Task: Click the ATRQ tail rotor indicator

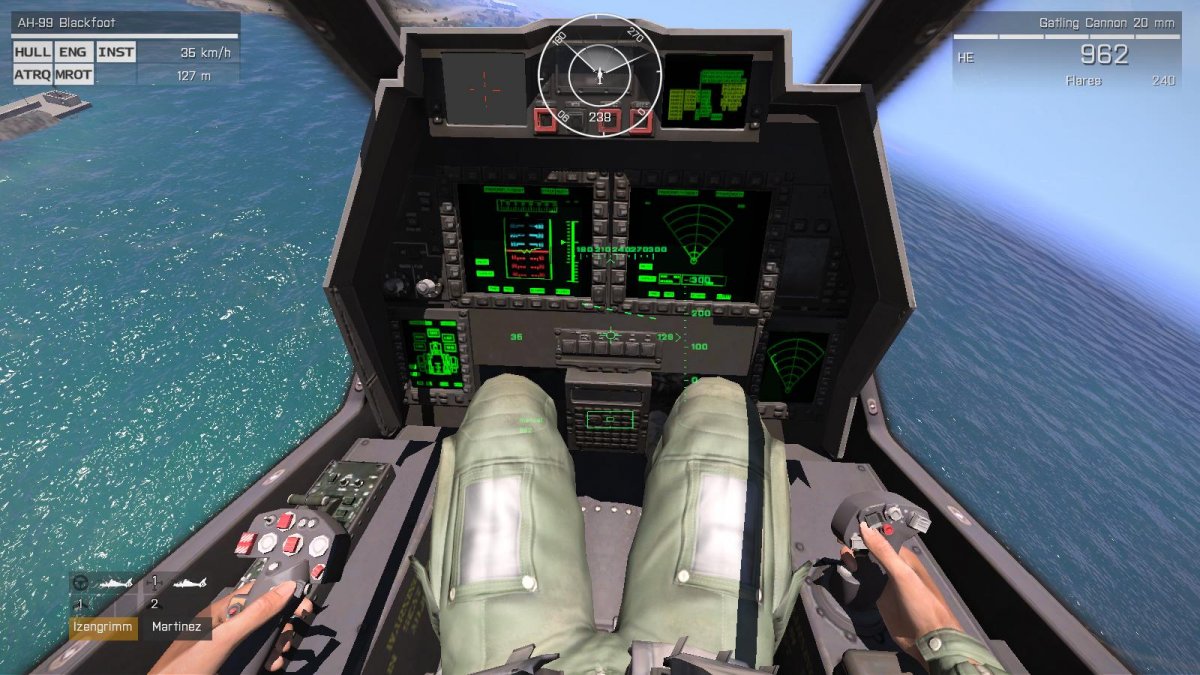Action: [32, 74]
